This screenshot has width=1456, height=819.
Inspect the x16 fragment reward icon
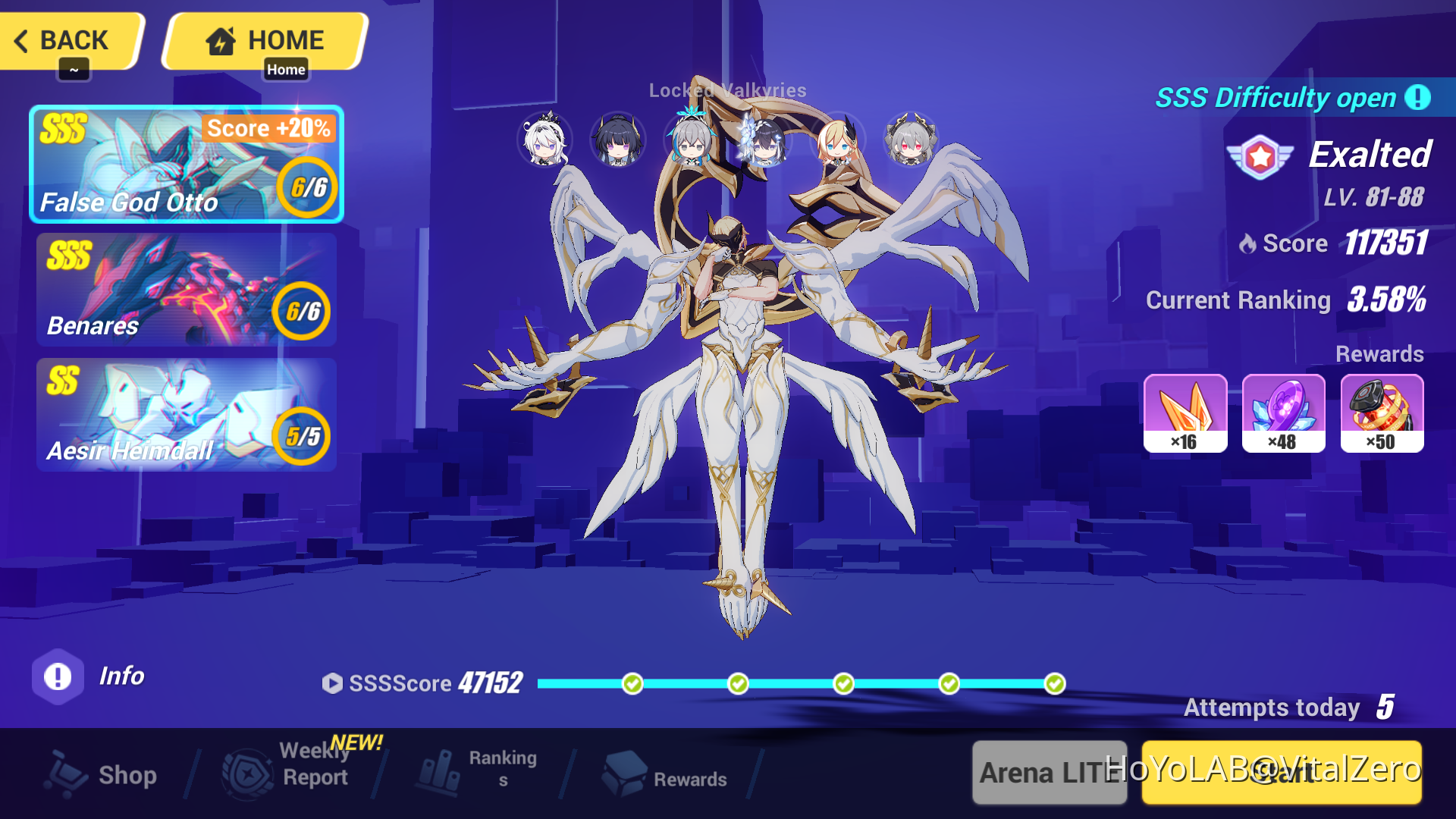point(1185,413)
